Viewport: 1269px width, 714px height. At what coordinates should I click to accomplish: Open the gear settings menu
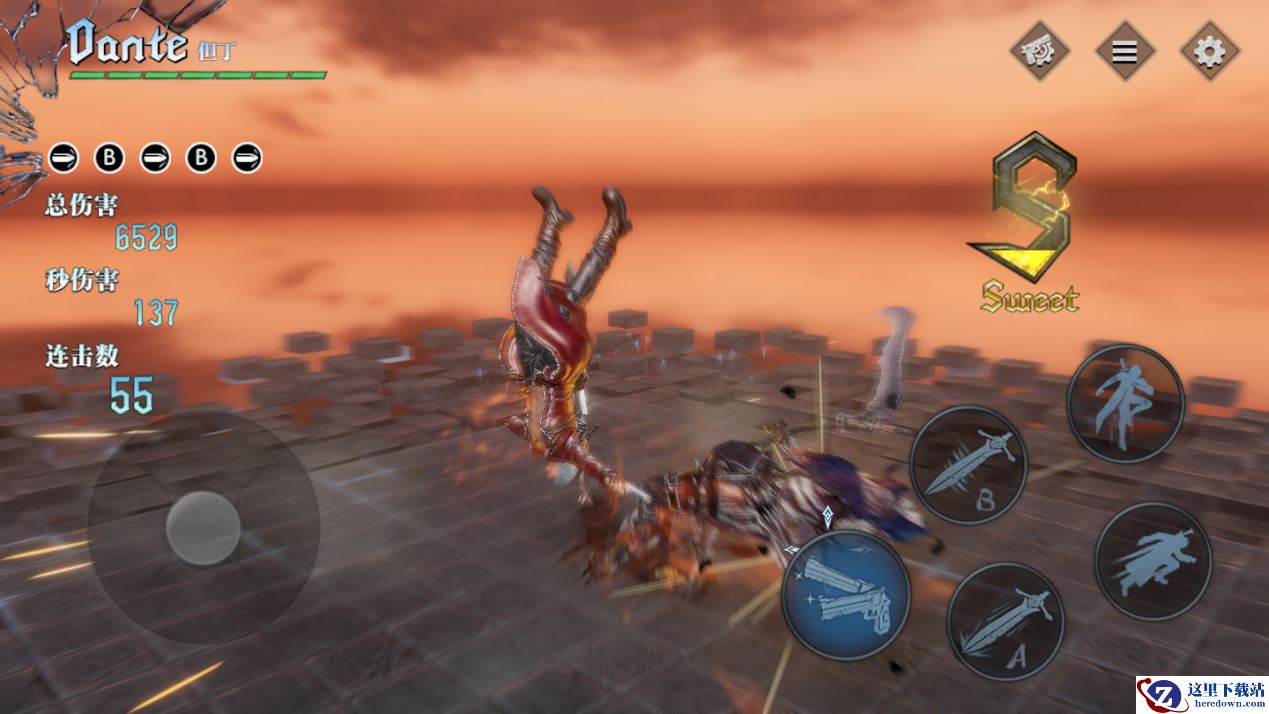pyautogui.click(x=1209, y=50)
